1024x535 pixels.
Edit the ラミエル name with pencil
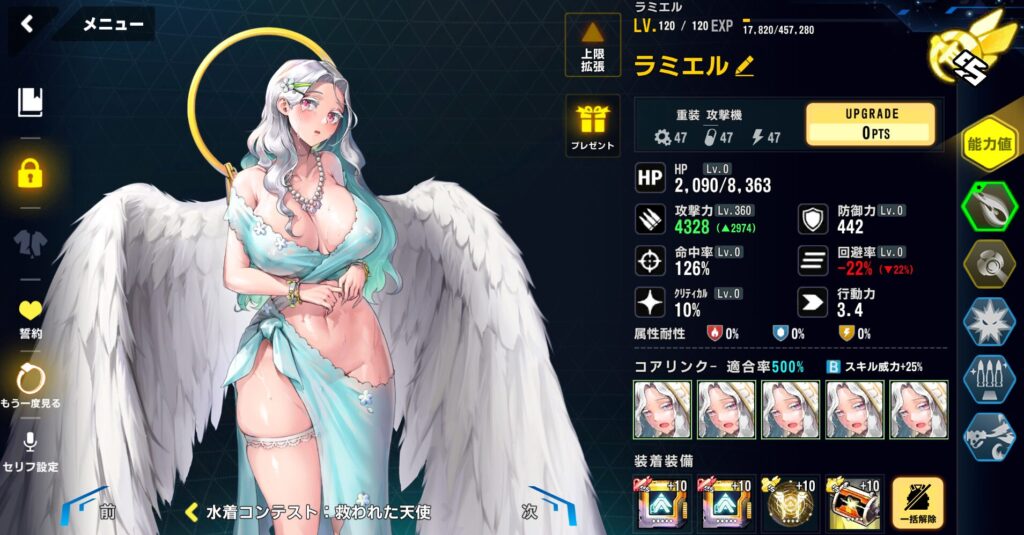pos(744,66)
